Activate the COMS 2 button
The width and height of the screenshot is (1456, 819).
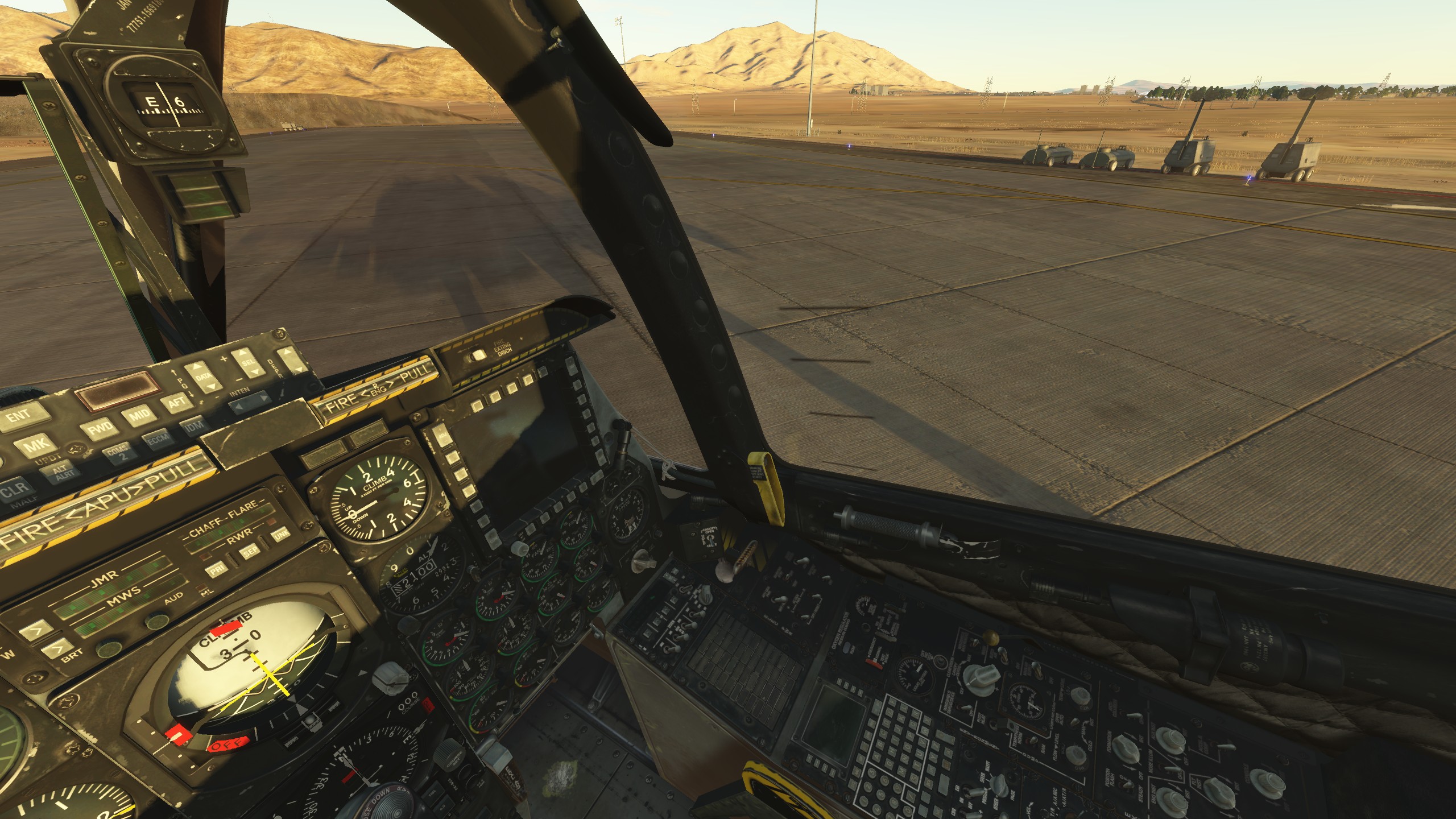(x=118, y=453)
